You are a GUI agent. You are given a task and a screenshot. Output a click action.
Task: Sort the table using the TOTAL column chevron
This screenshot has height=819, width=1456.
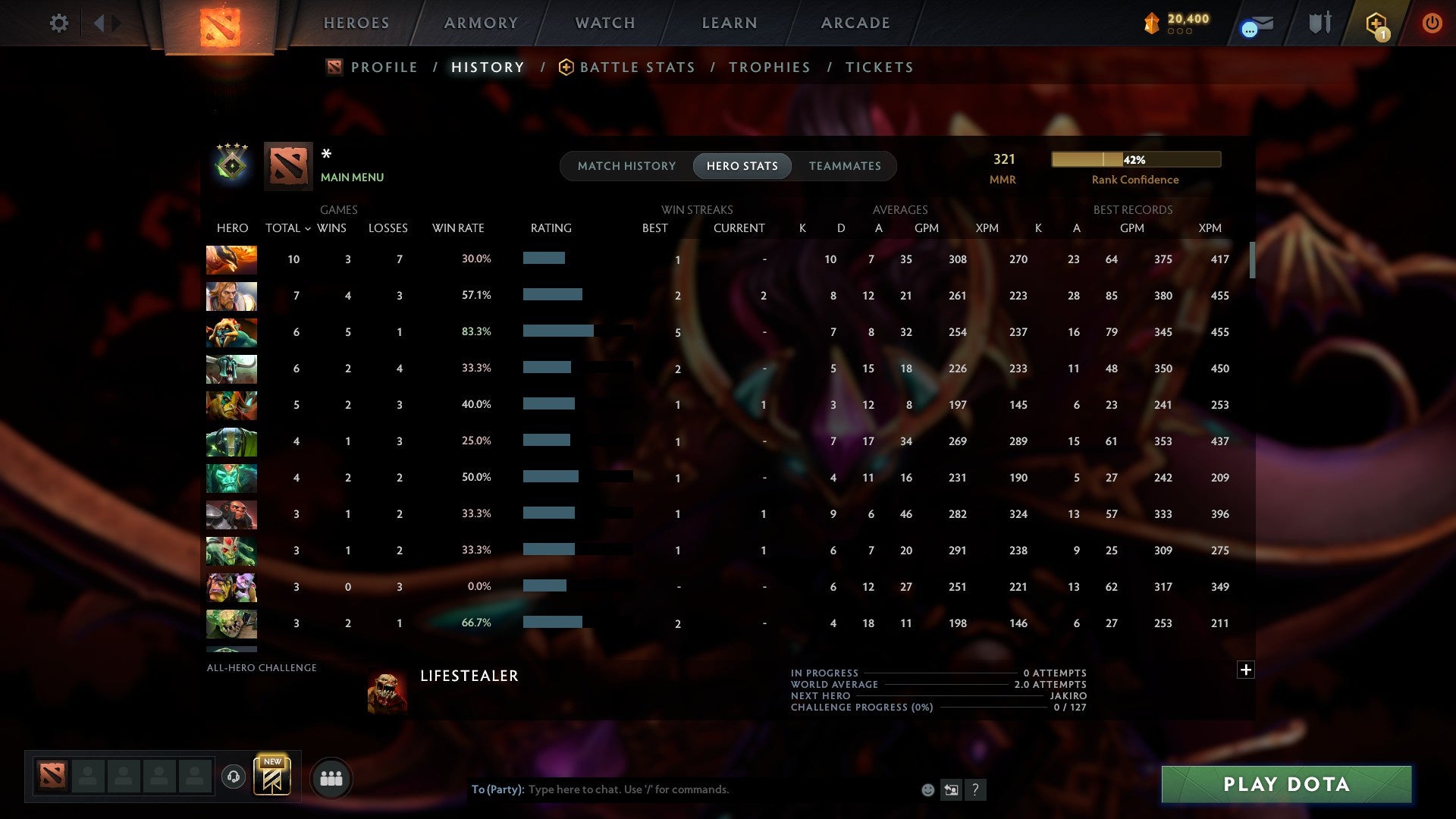coord(307,227)
